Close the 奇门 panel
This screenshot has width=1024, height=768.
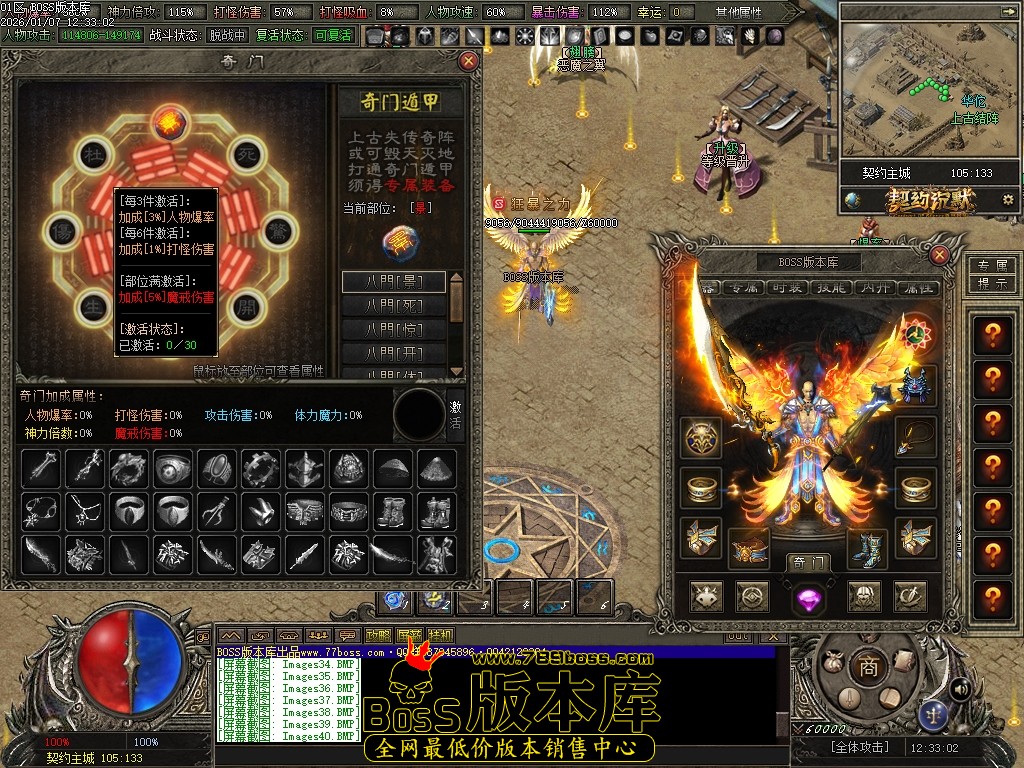[x=468, y=61]
